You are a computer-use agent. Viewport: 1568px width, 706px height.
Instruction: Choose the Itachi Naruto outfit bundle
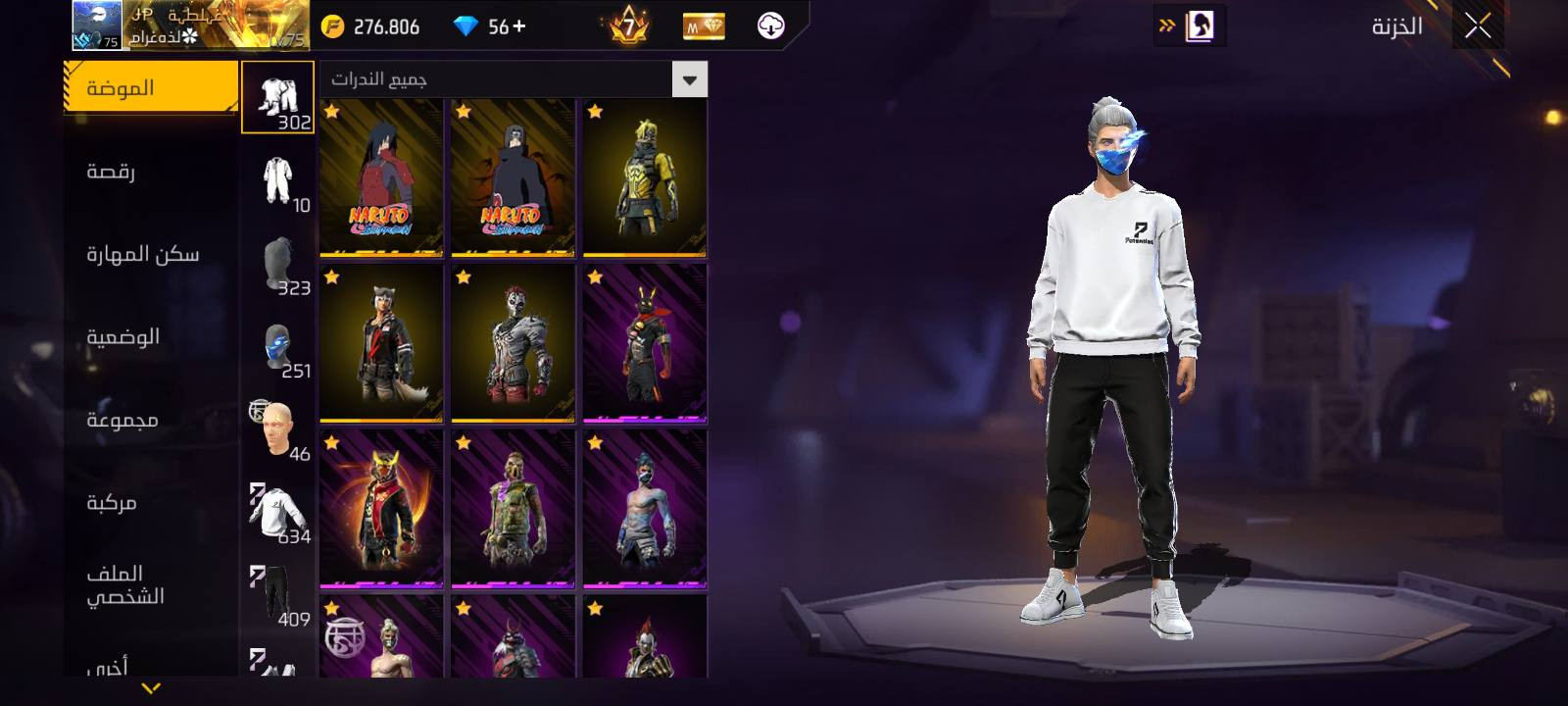tap(513, 177)
